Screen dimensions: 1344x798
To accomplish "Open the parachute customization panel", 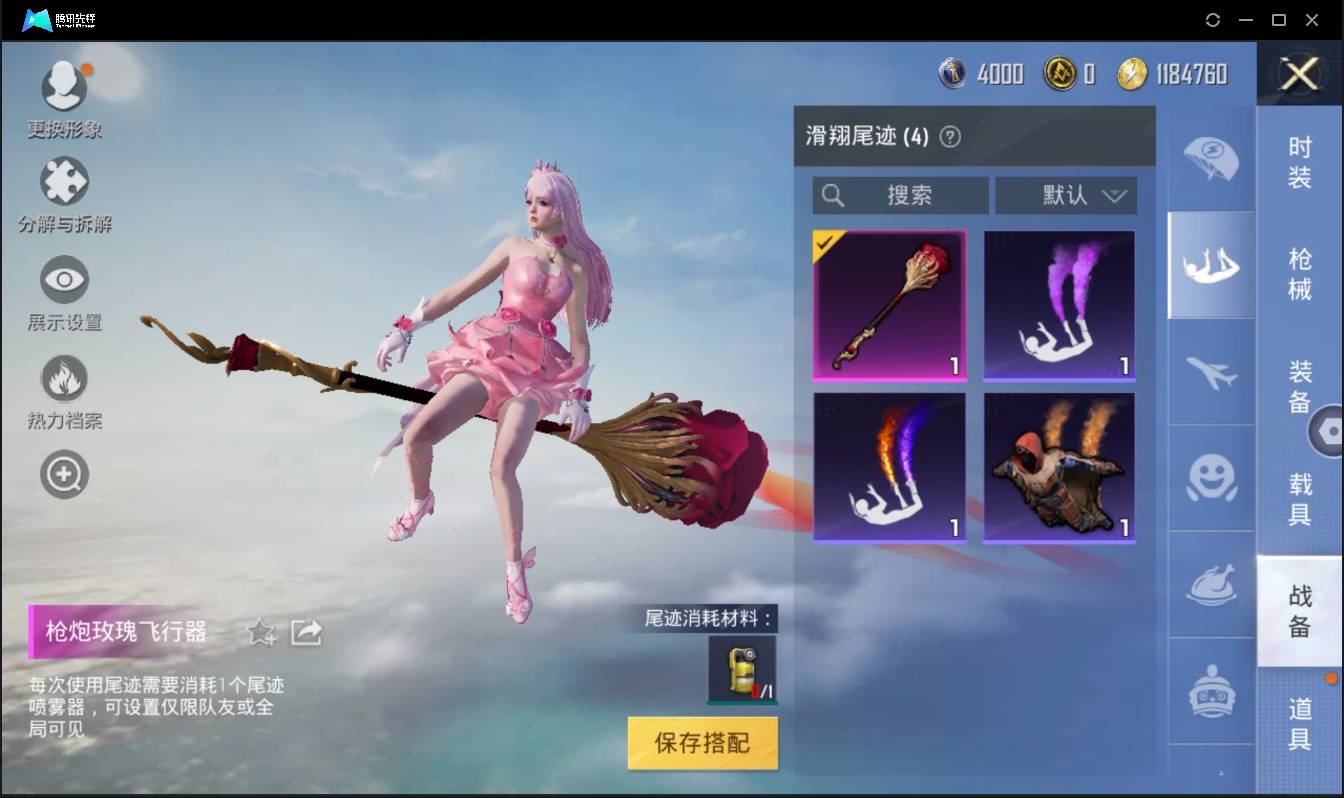I will pyautogui.click(x=1211, y=155).
